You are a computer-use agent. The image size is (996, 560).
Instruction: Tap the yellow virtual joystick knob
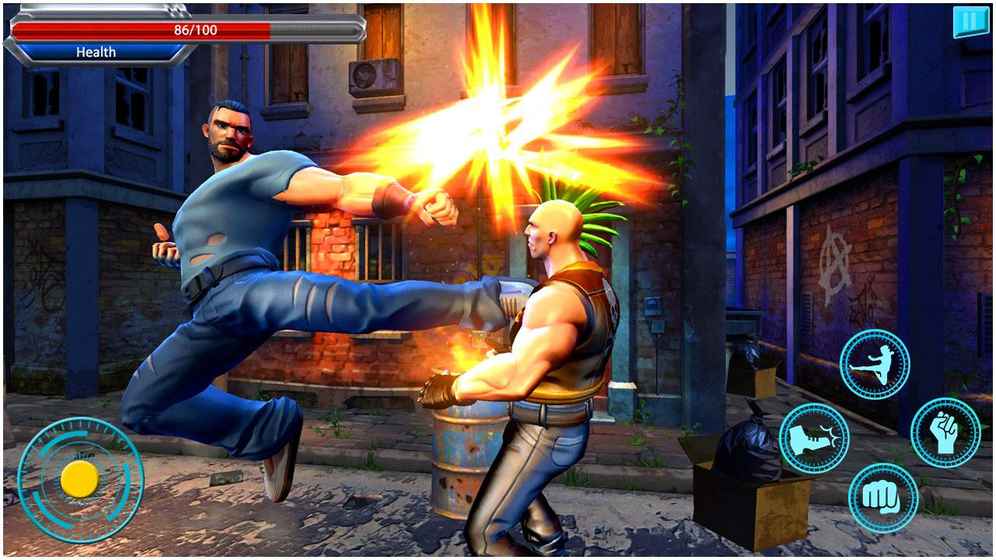pyautogui.click(x=79, y=479)
